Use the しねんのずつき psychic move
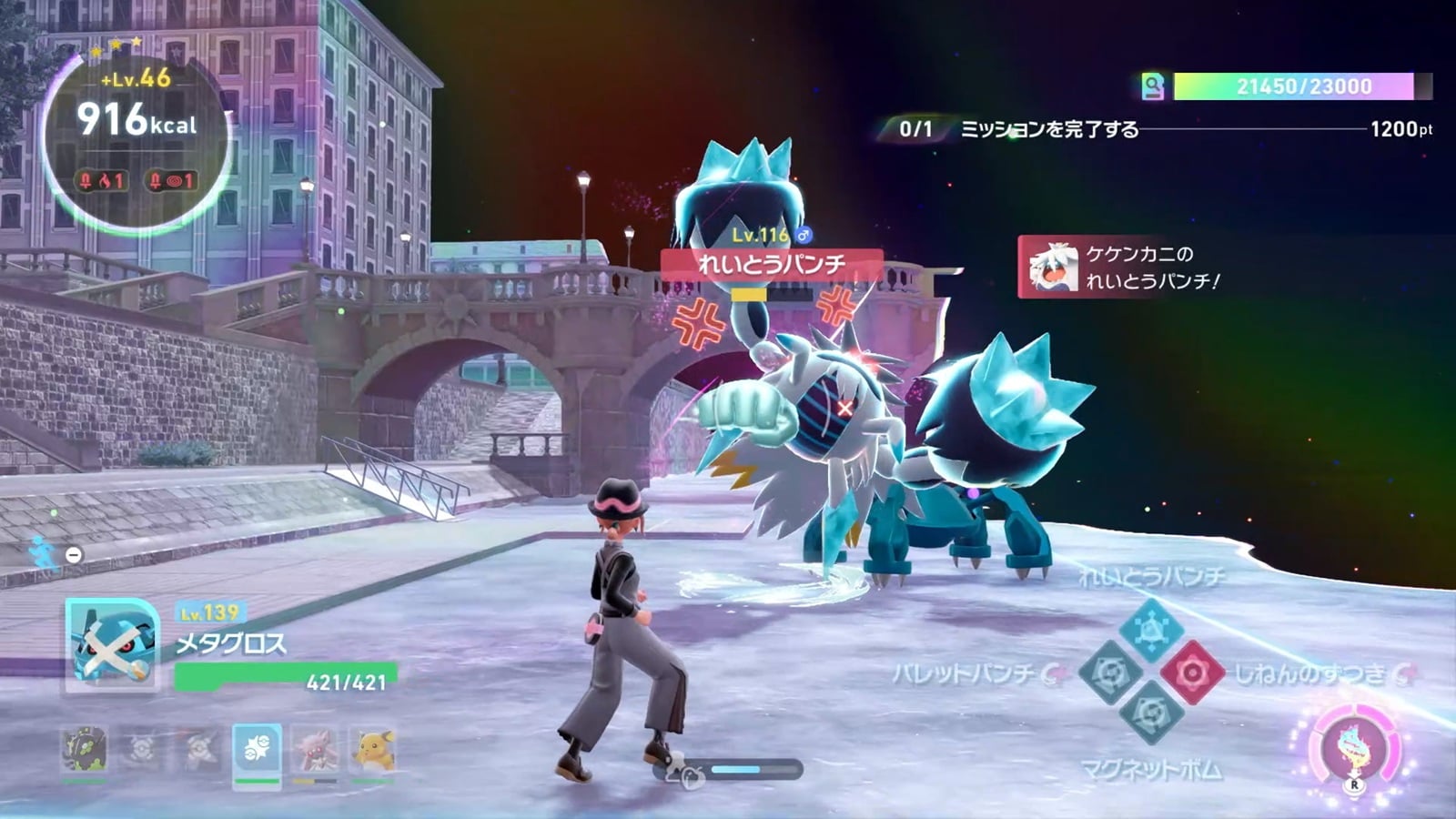 point(1191,673)
